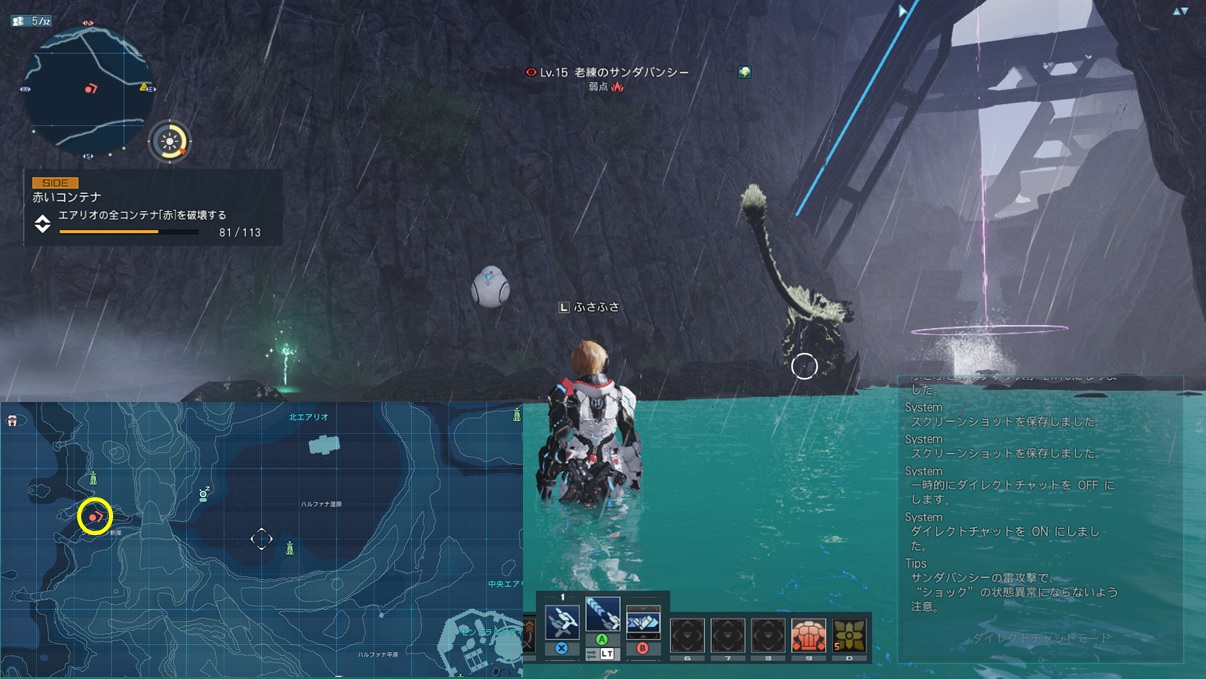Select the map icon at top-left of area map

point(12,421)
